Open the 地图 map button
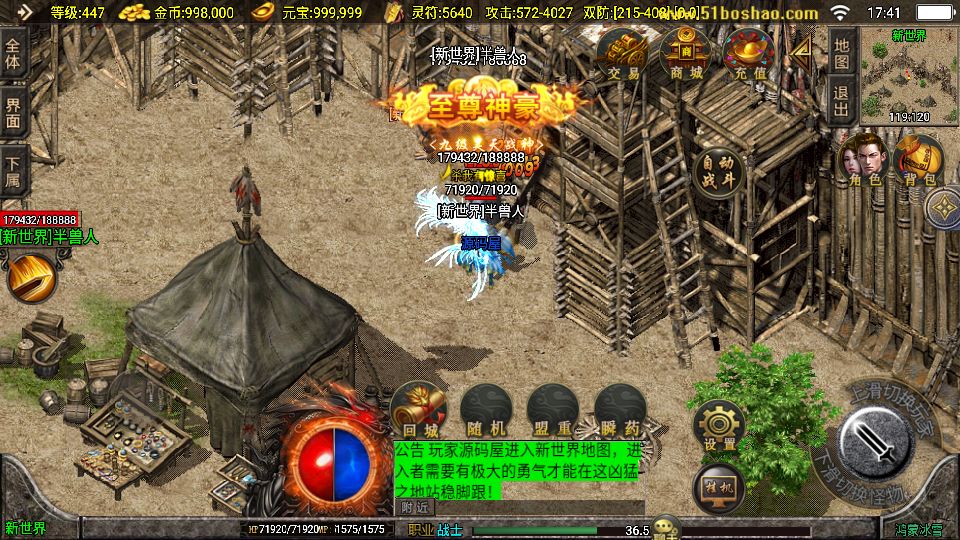The height and width of the screenshot is (540, 960). [x=842, y=53]
